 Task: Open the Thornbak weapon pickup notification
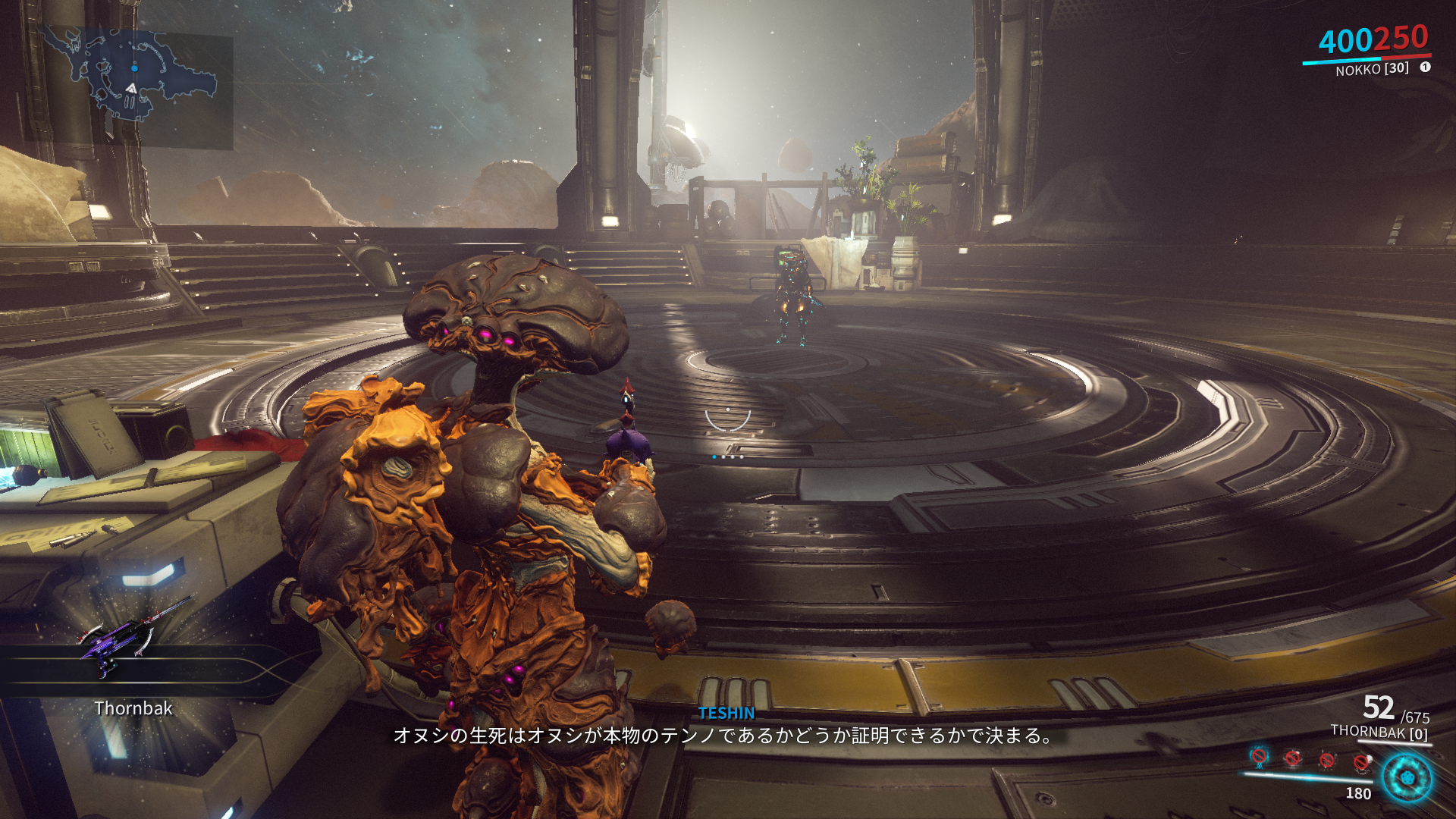pos(133,667)
